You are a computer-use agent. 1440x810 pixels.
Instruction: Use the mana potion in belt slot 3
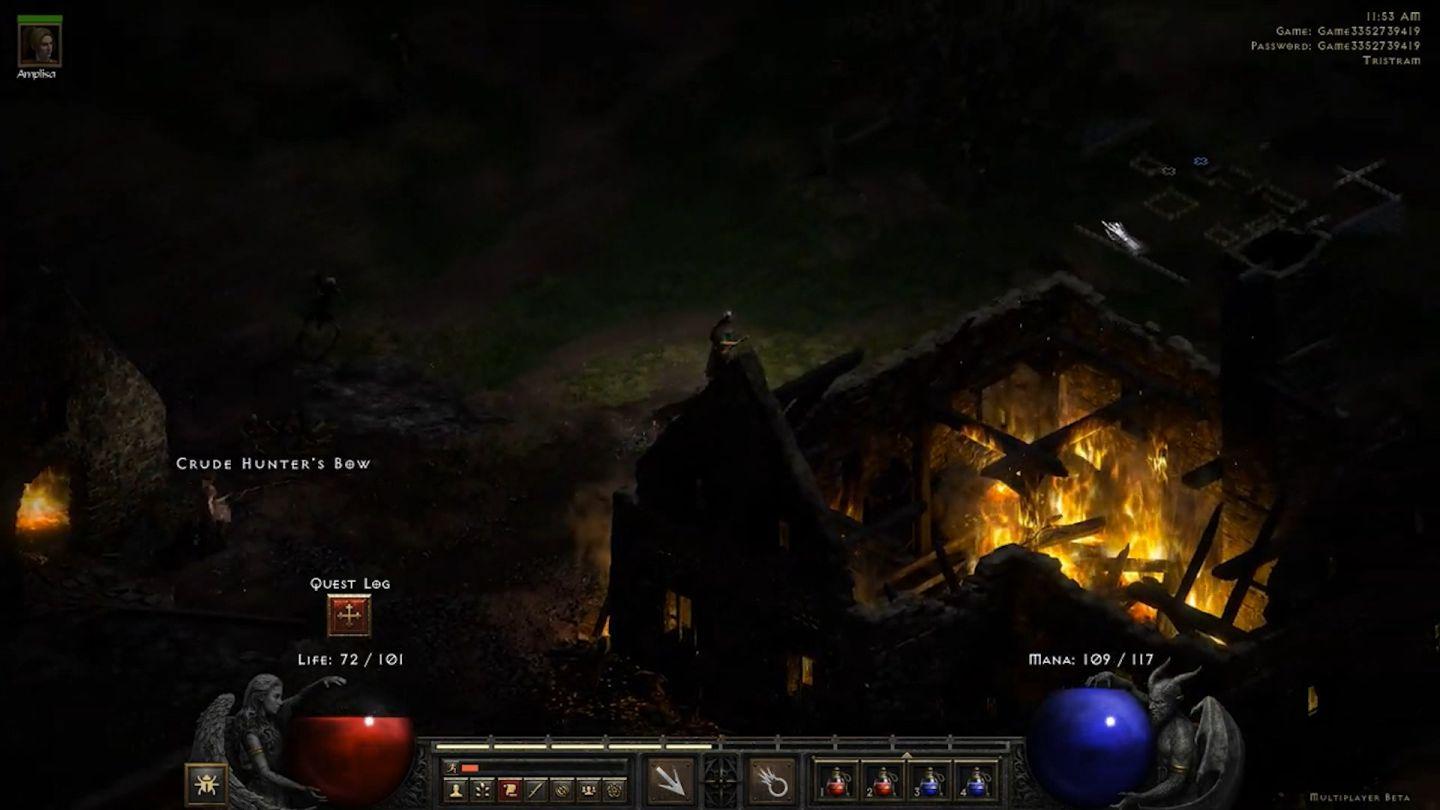tap(930, 782)
